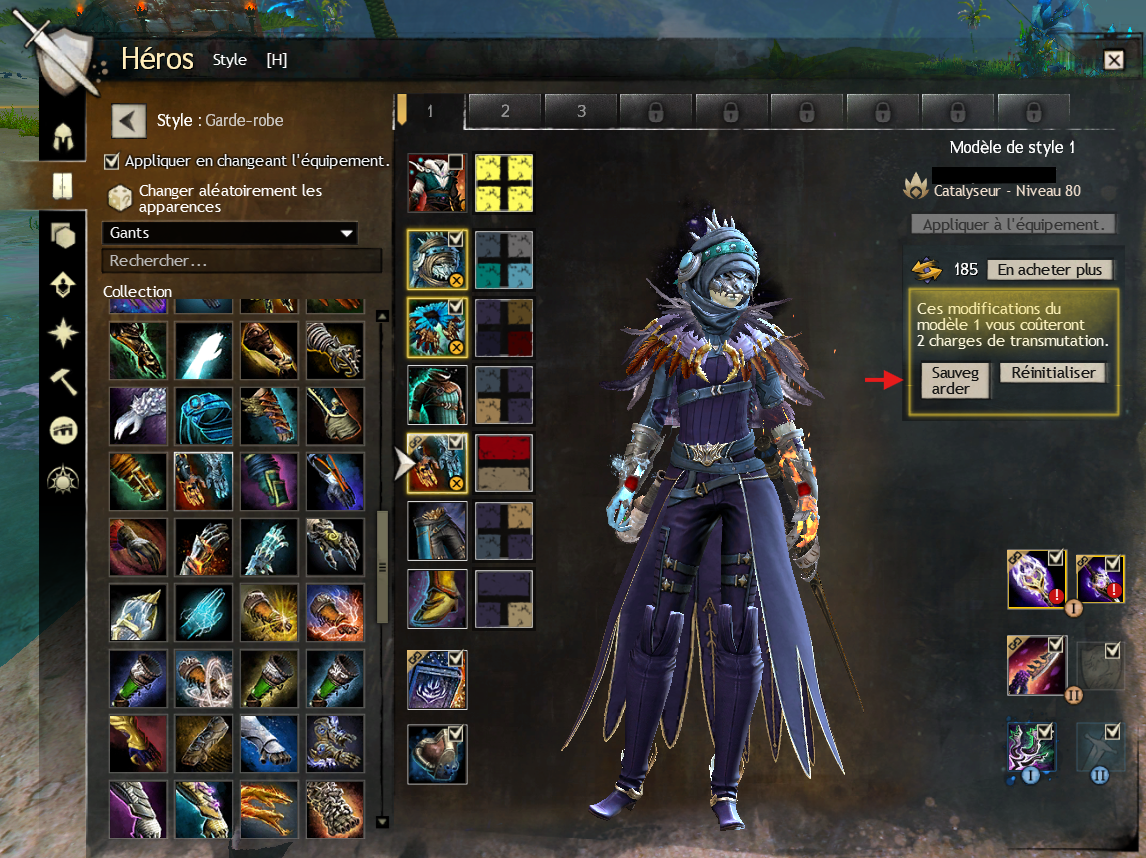Switch to style template tab 3
Image resolution: width=1146 pixels, height=858 pixels.
coord(581,111)
